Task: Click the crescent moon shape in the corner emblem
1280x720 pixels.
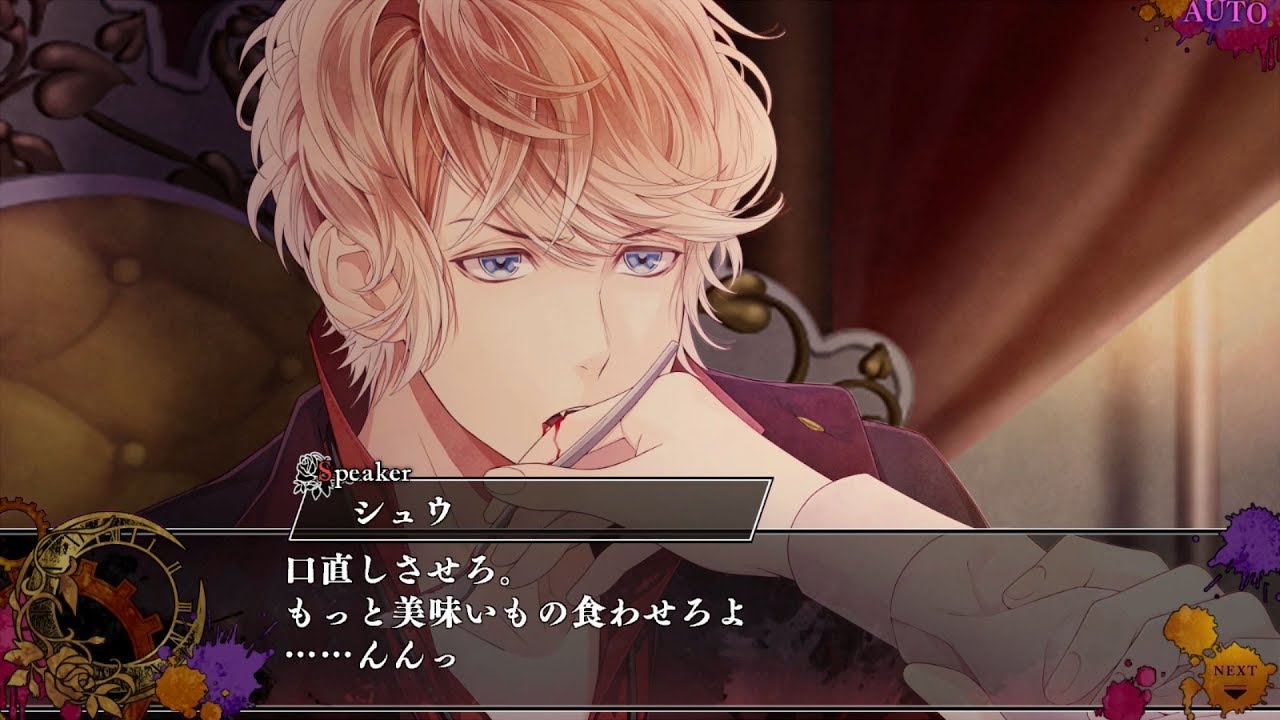Action: point(193,613)
